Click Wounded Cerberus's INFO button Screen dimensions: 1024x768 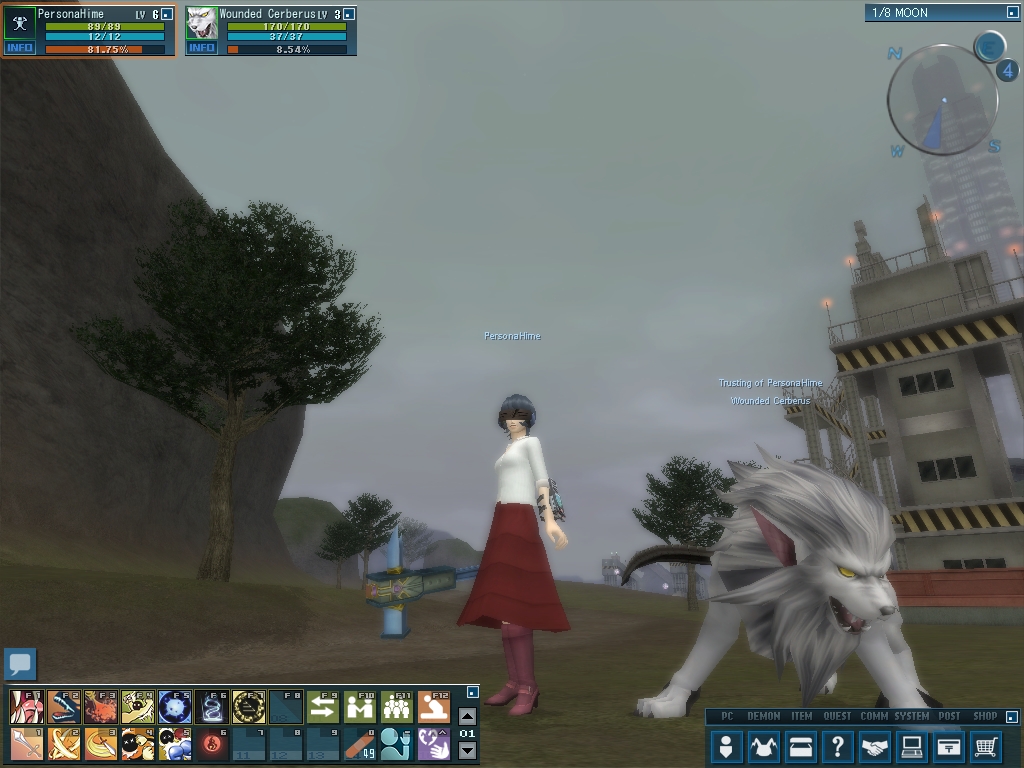pyautogui.click(x=201, y=48)
